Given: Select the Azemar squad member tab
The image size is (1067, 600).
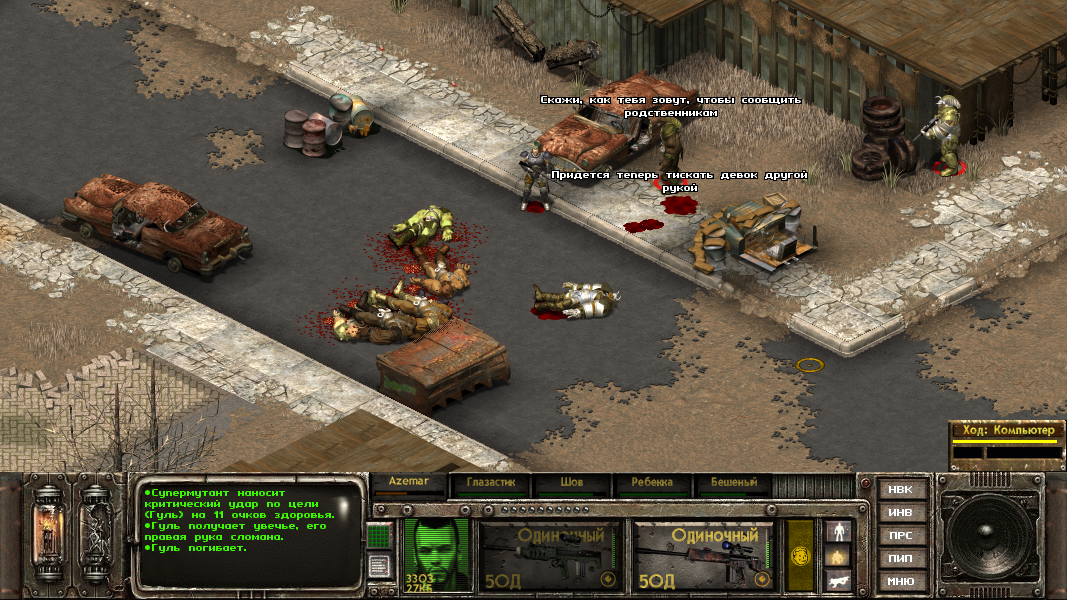Looking at the screenshot, I should (x=410, y=483).
